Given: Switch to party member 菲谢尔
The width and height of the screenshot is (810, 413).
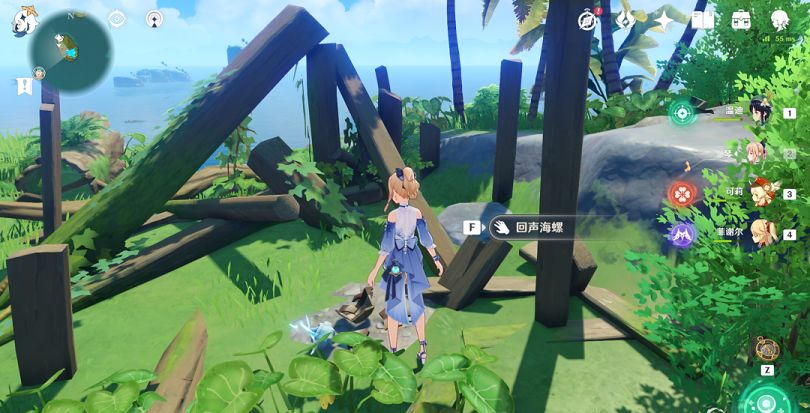Looking at the screenshot, I should (x=760, y=233).
